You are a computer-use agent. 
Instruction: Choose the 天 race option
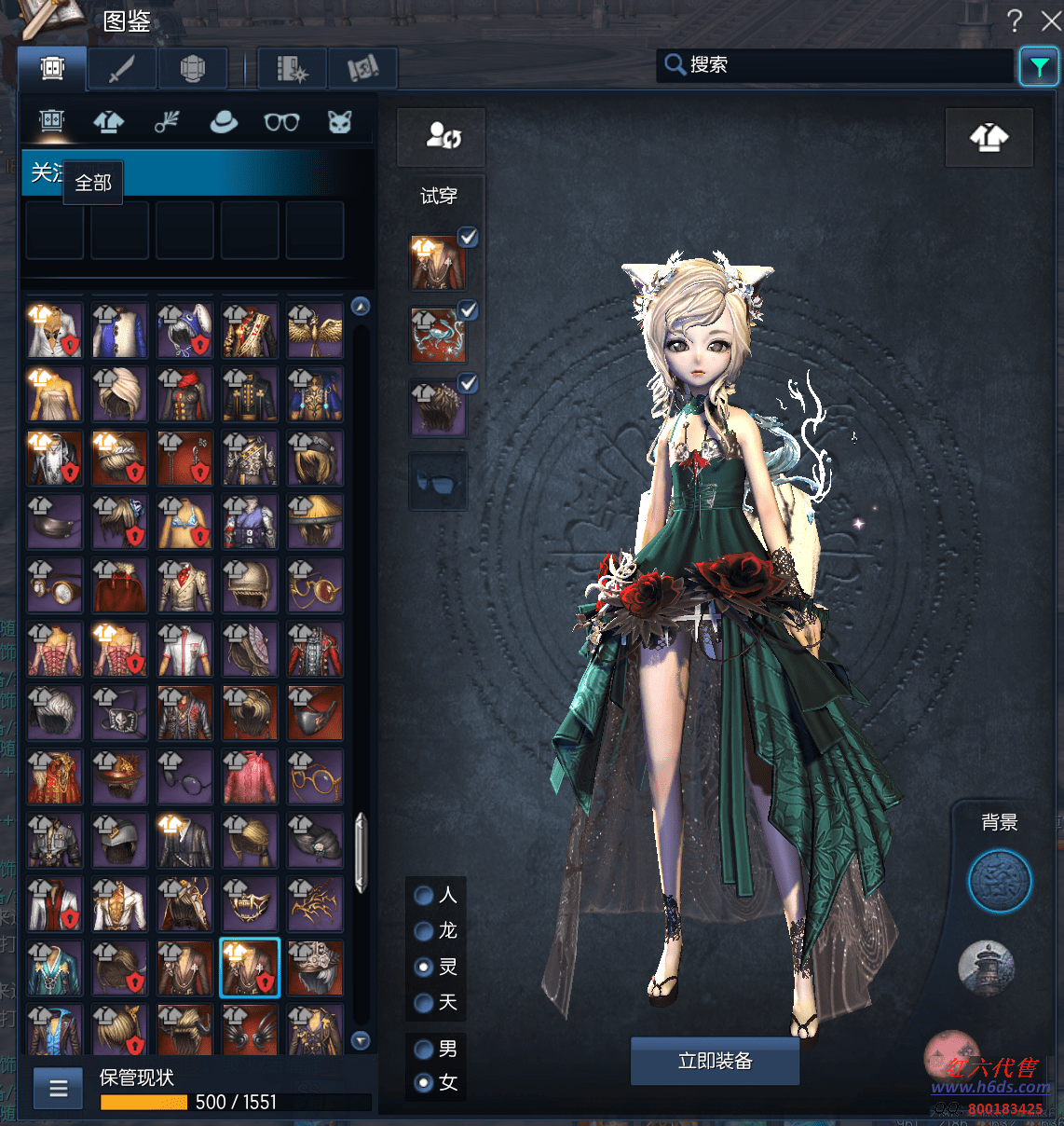coord(424,1003)
